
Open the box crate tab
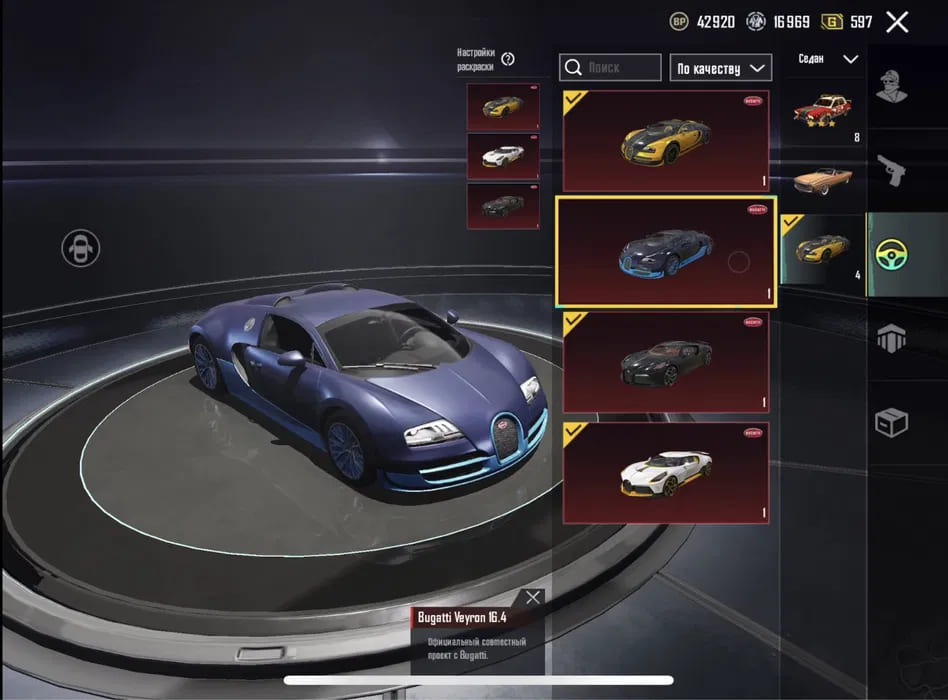(x=891, y=423)
